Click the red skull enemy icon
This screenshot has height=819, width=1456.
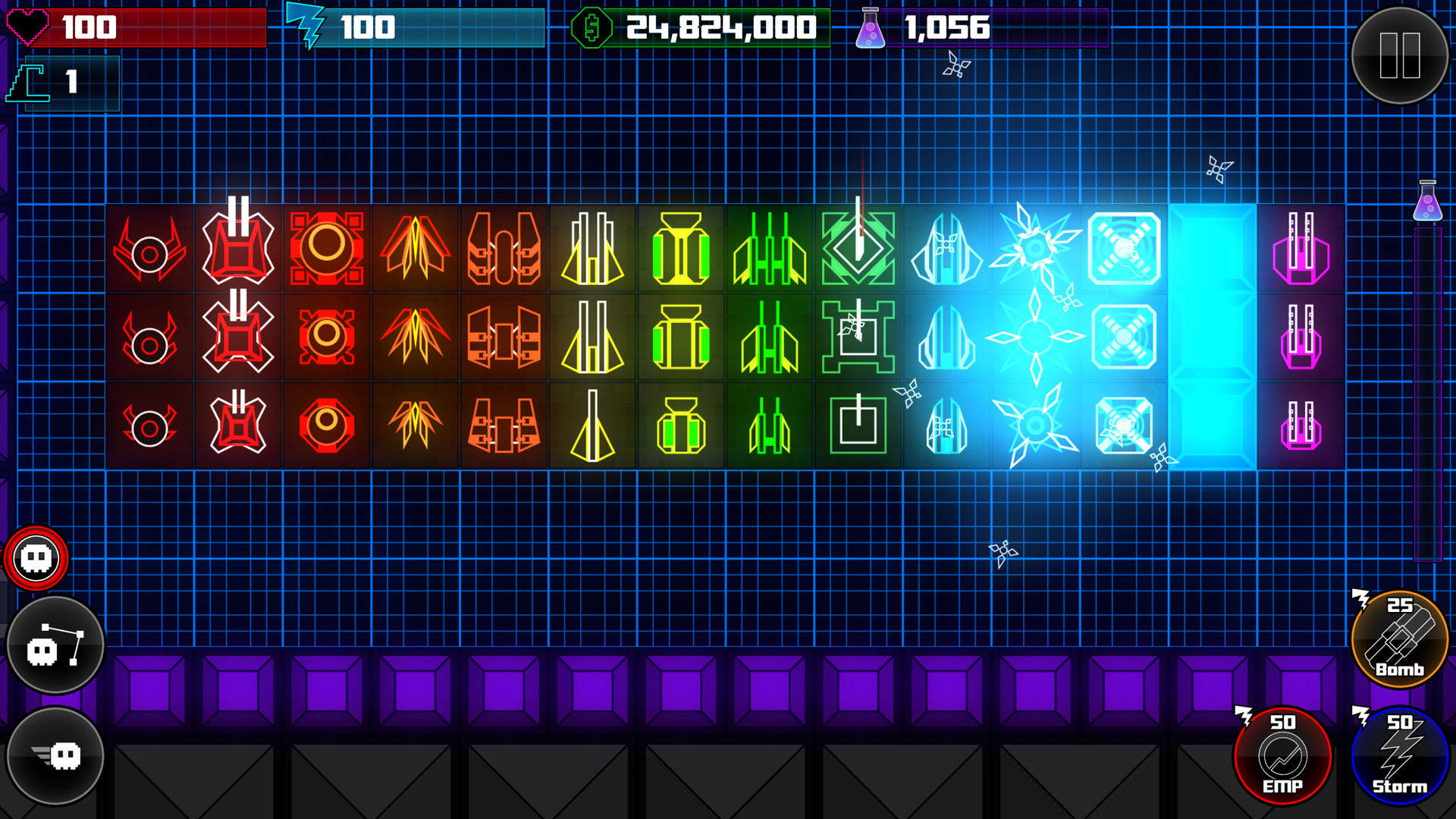pos(36,558)
